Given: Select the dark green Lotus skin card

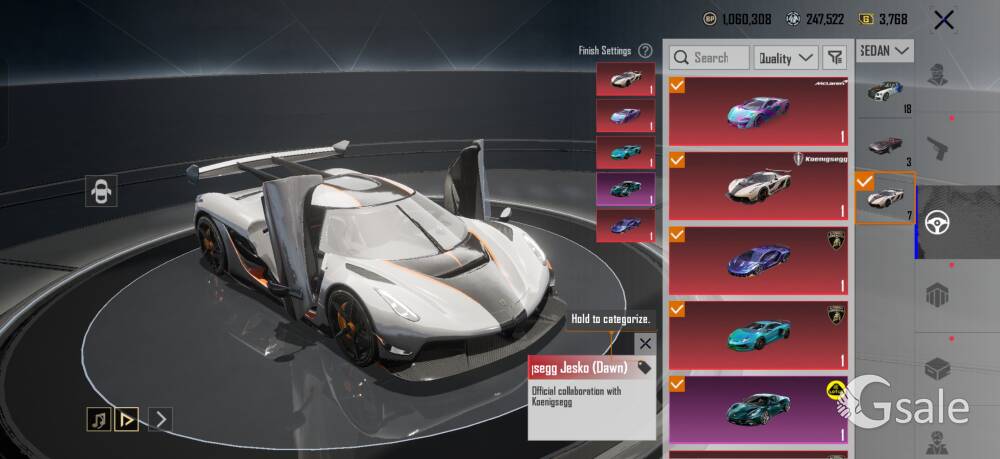Looking at the screenshot, I should coord(758,410).
